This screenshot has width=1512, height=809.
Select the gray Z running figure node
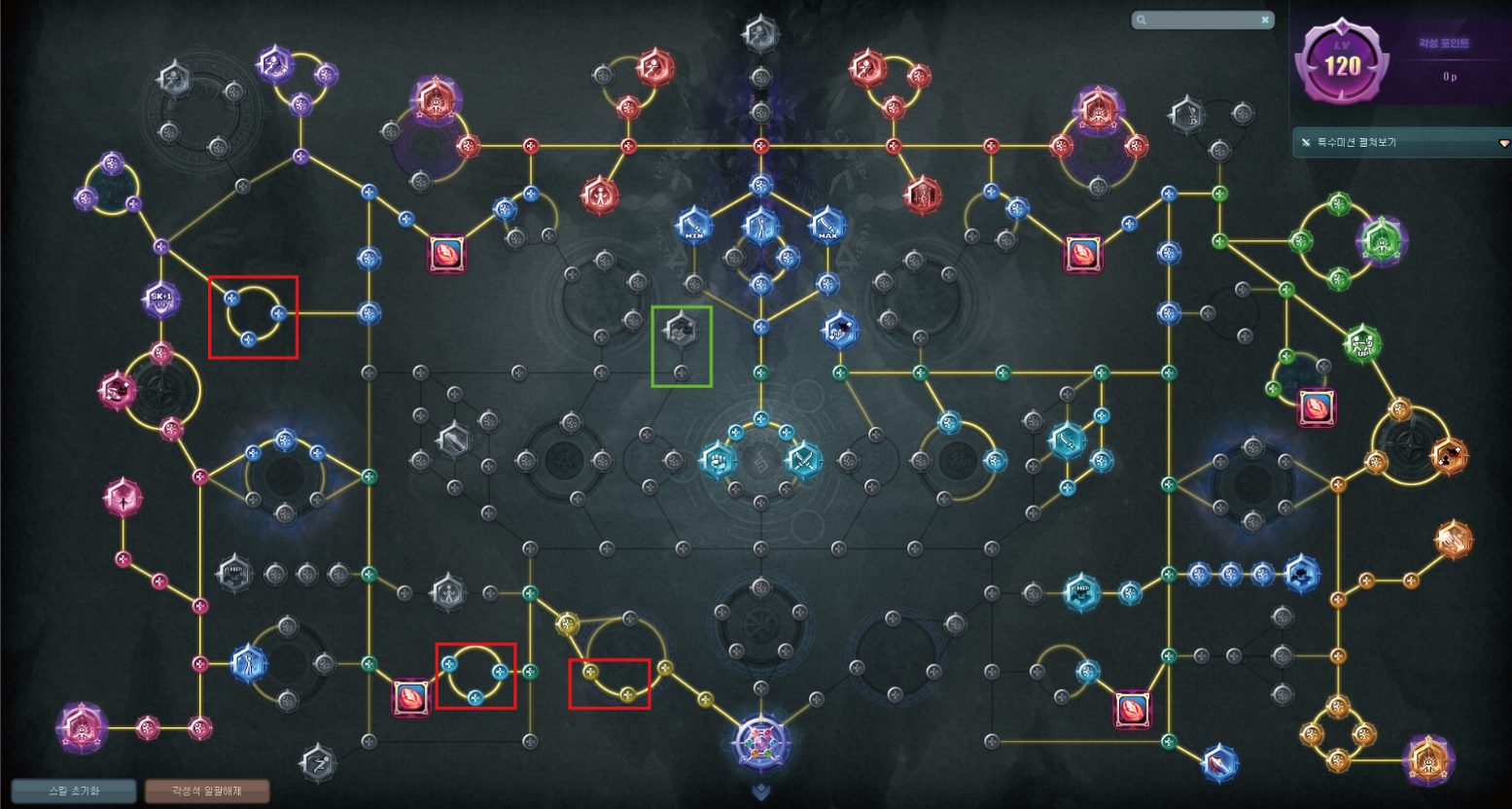pyautogui.click(x=317, y=763)
